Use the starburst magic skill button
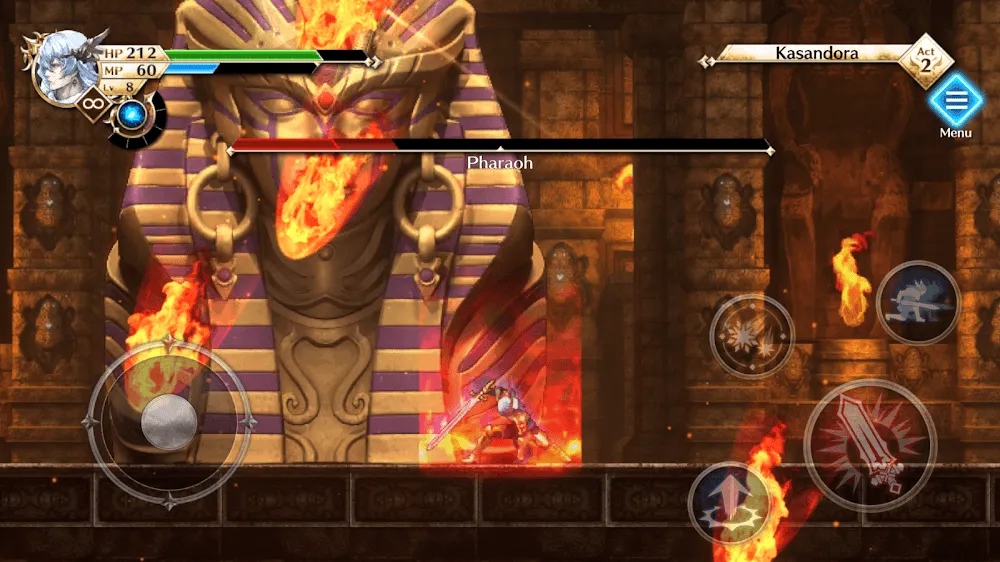 (752, 337)
